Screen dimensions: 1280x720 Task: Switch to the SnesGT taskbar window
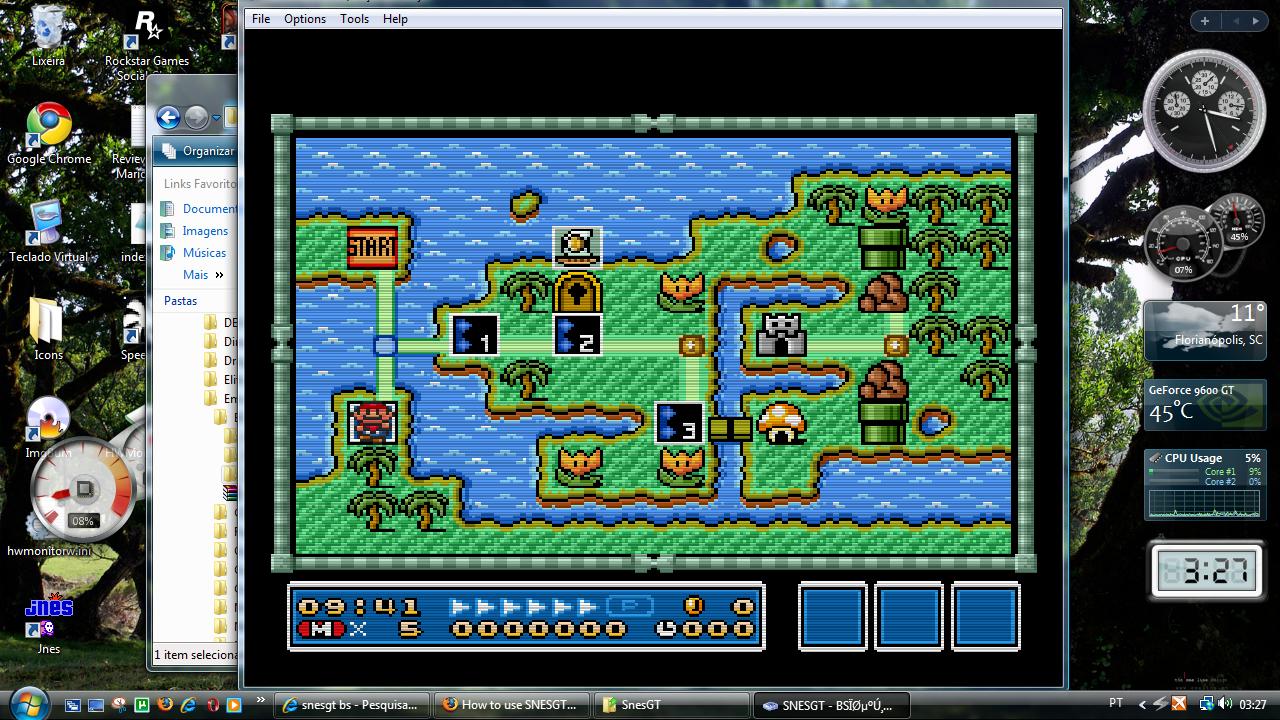click(x=670, y=705)
